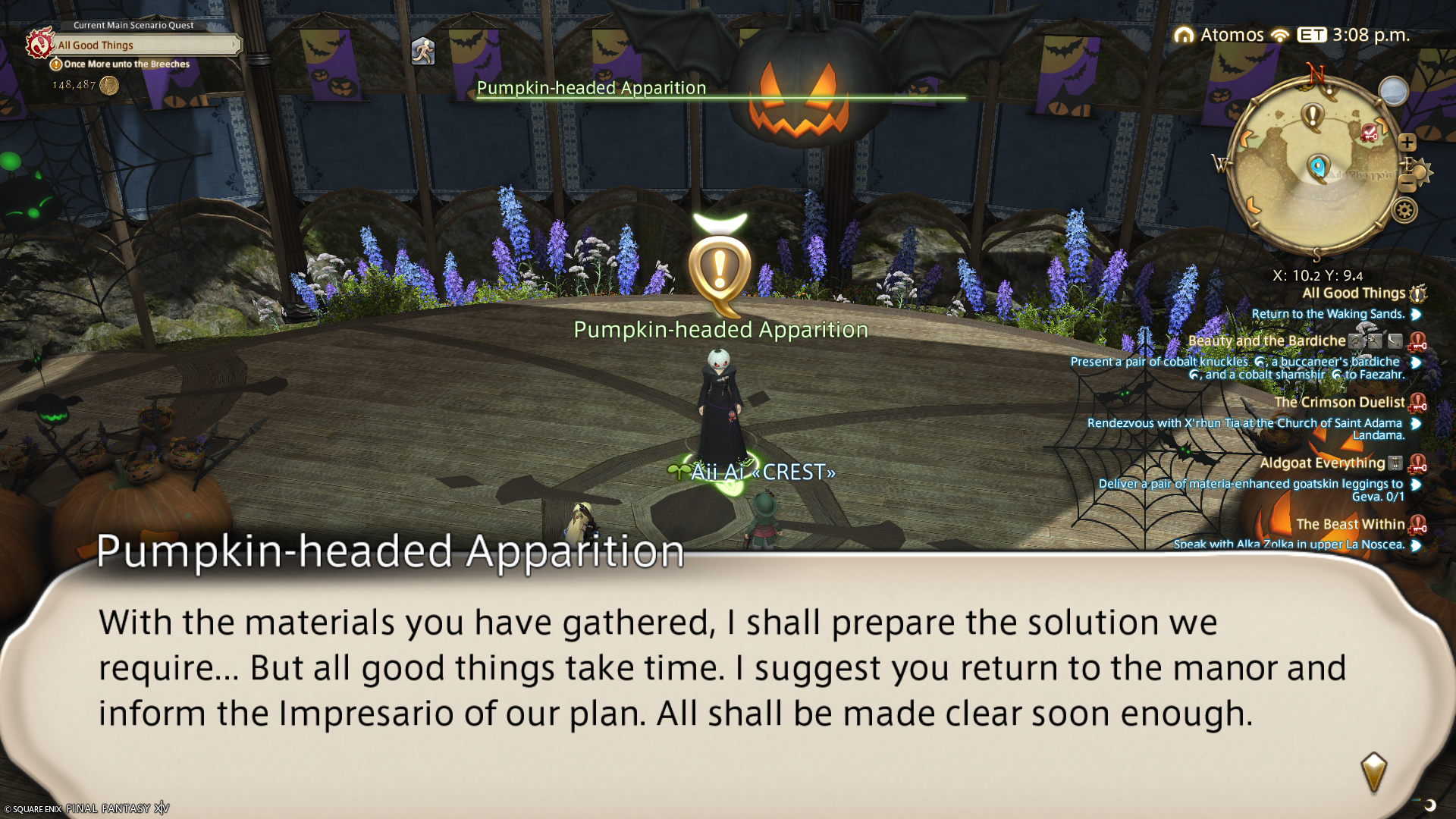Viewport: 1456px width, 819px height.
Task: Select Once More unto the Breeches quest entry
Action: click(x=126, y=64)
